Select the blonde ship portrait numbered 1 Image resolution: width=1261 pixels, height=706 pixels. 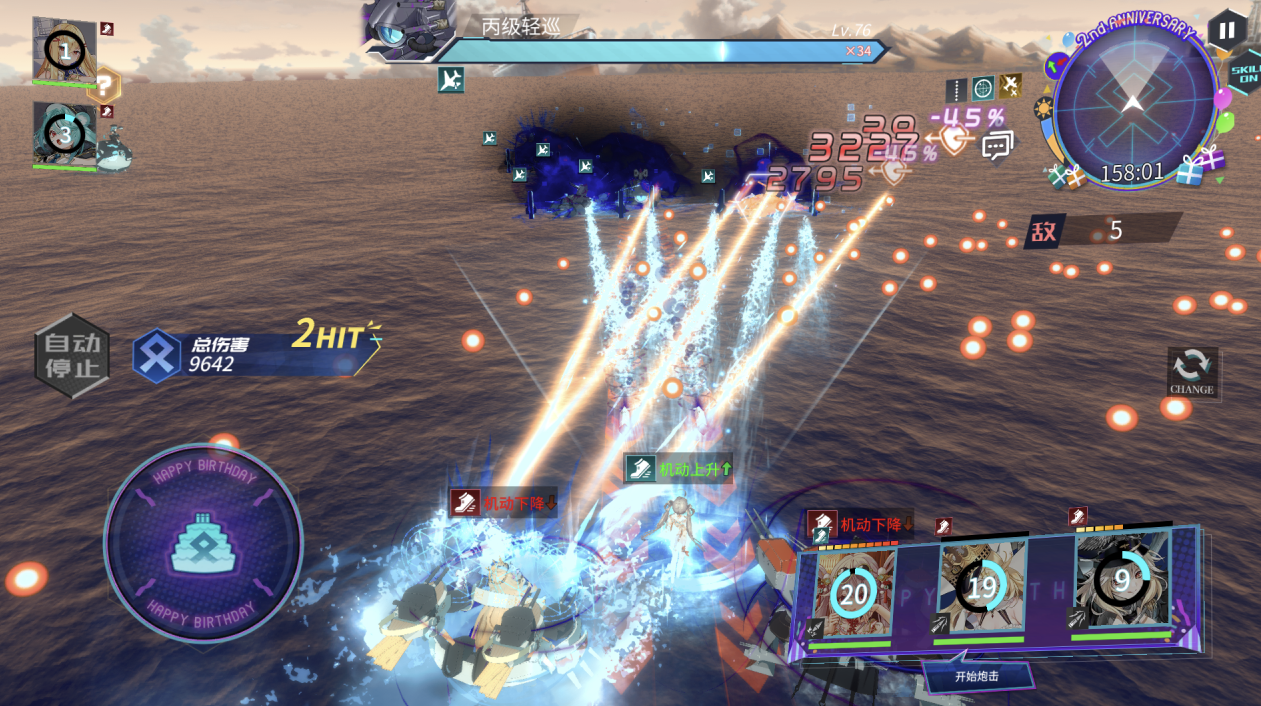tap(65, 50)
